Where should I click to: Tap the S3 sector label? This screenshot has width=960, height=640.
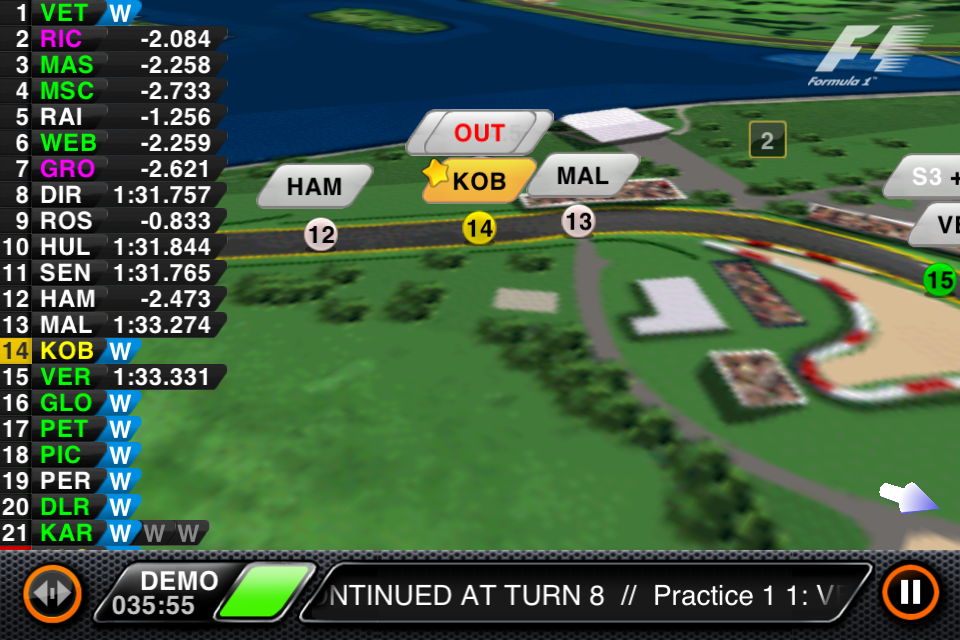(x=925, y=176)
